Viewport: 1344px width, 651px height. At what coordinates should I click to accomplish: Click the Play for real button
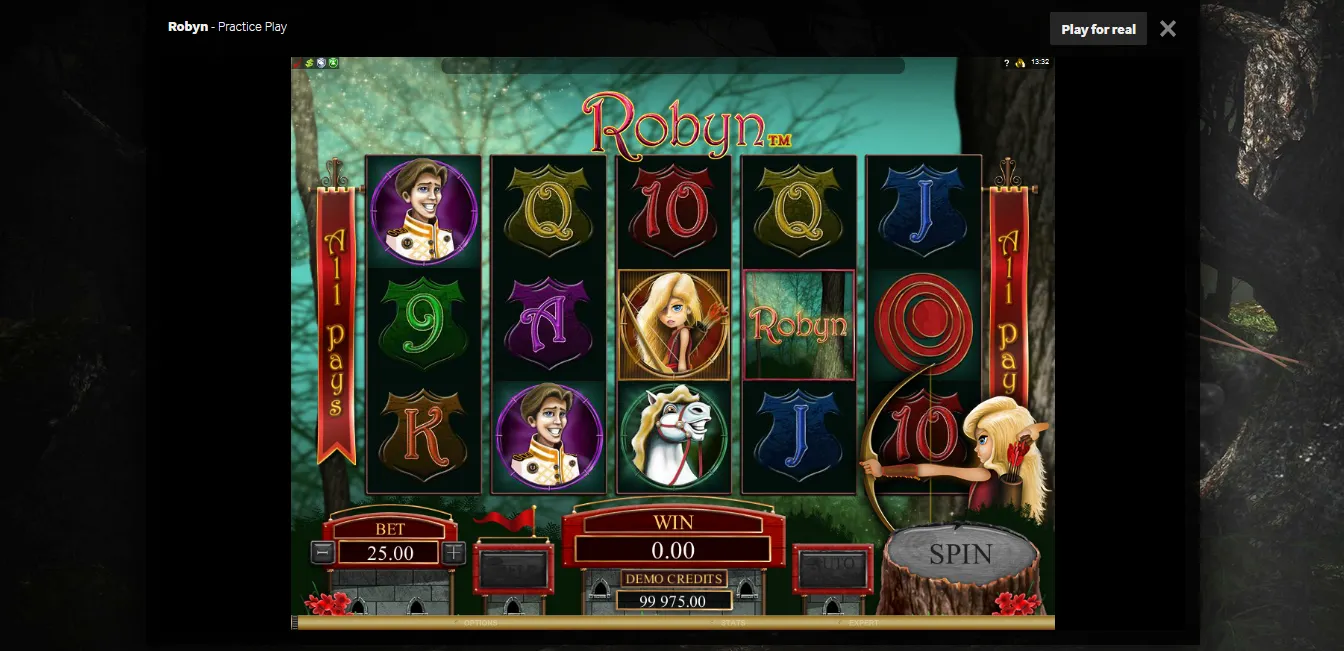pos(1098,29)
